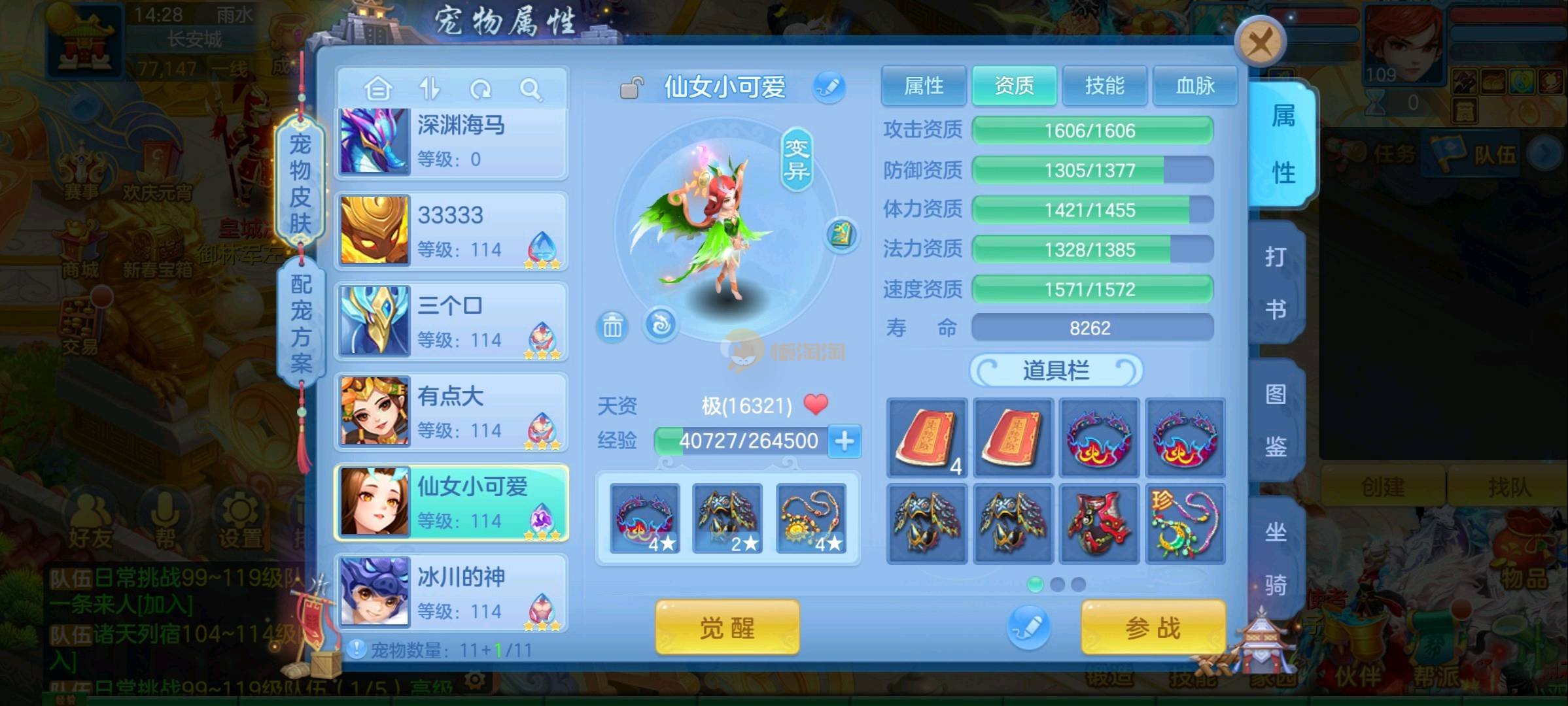Select the 有点大 pet entry
This screenshot has width=1568, height=706.
[451, 412]
